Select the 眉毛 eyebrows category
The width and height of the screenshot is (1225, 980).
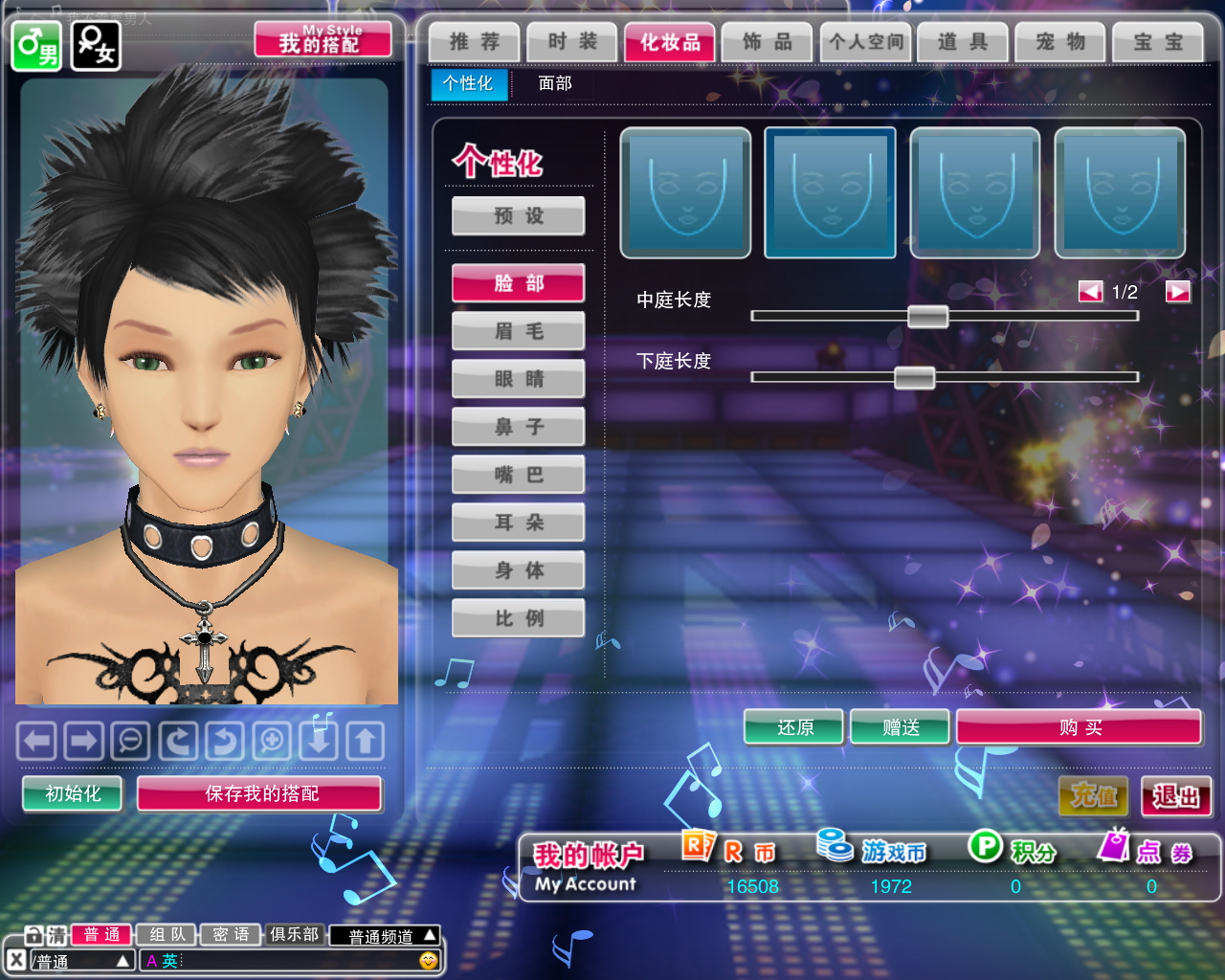[x=519, y=331]
